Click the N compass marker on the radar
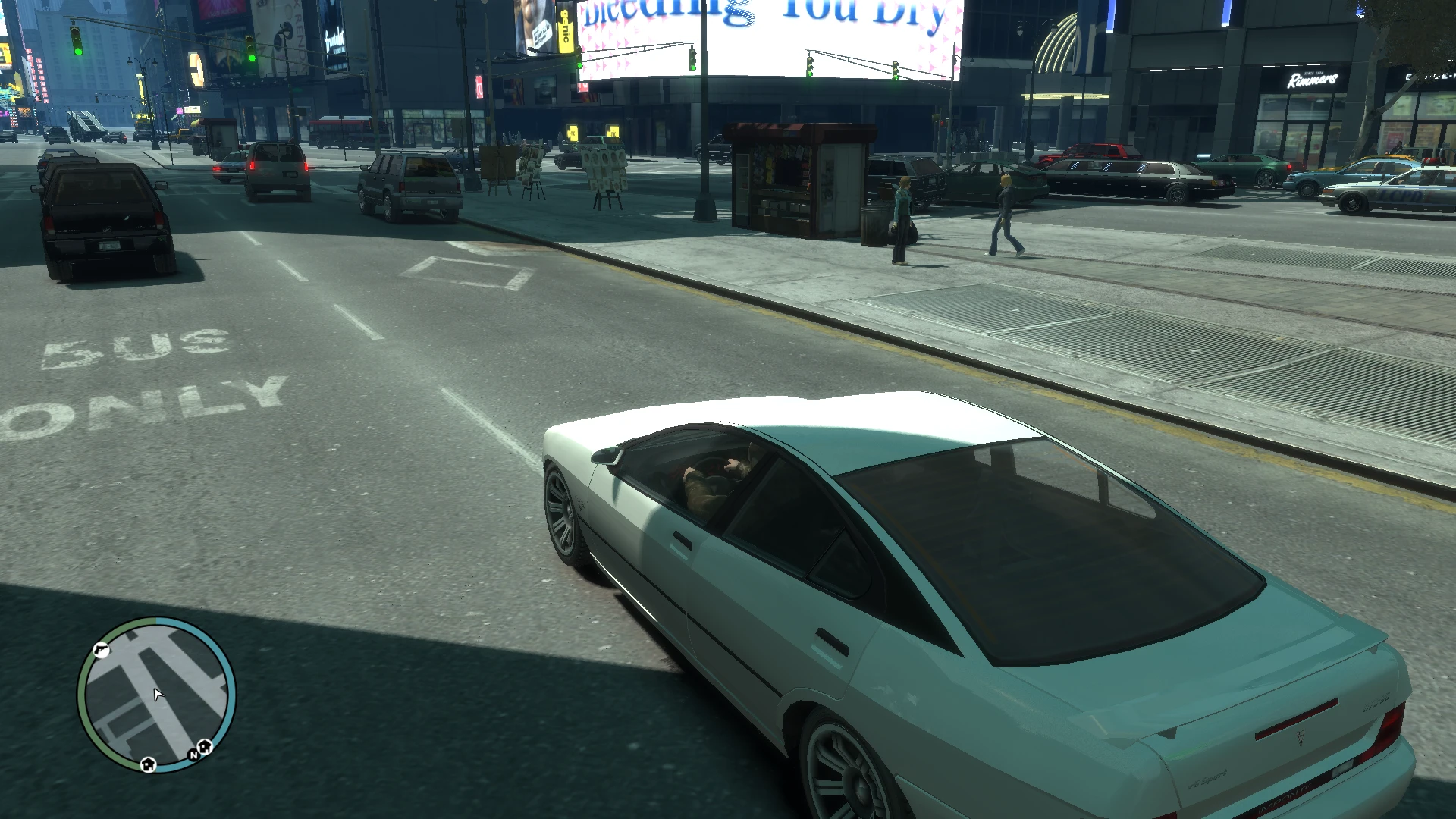The width and height of the screenshot is (1456, 819). (194, 755)
